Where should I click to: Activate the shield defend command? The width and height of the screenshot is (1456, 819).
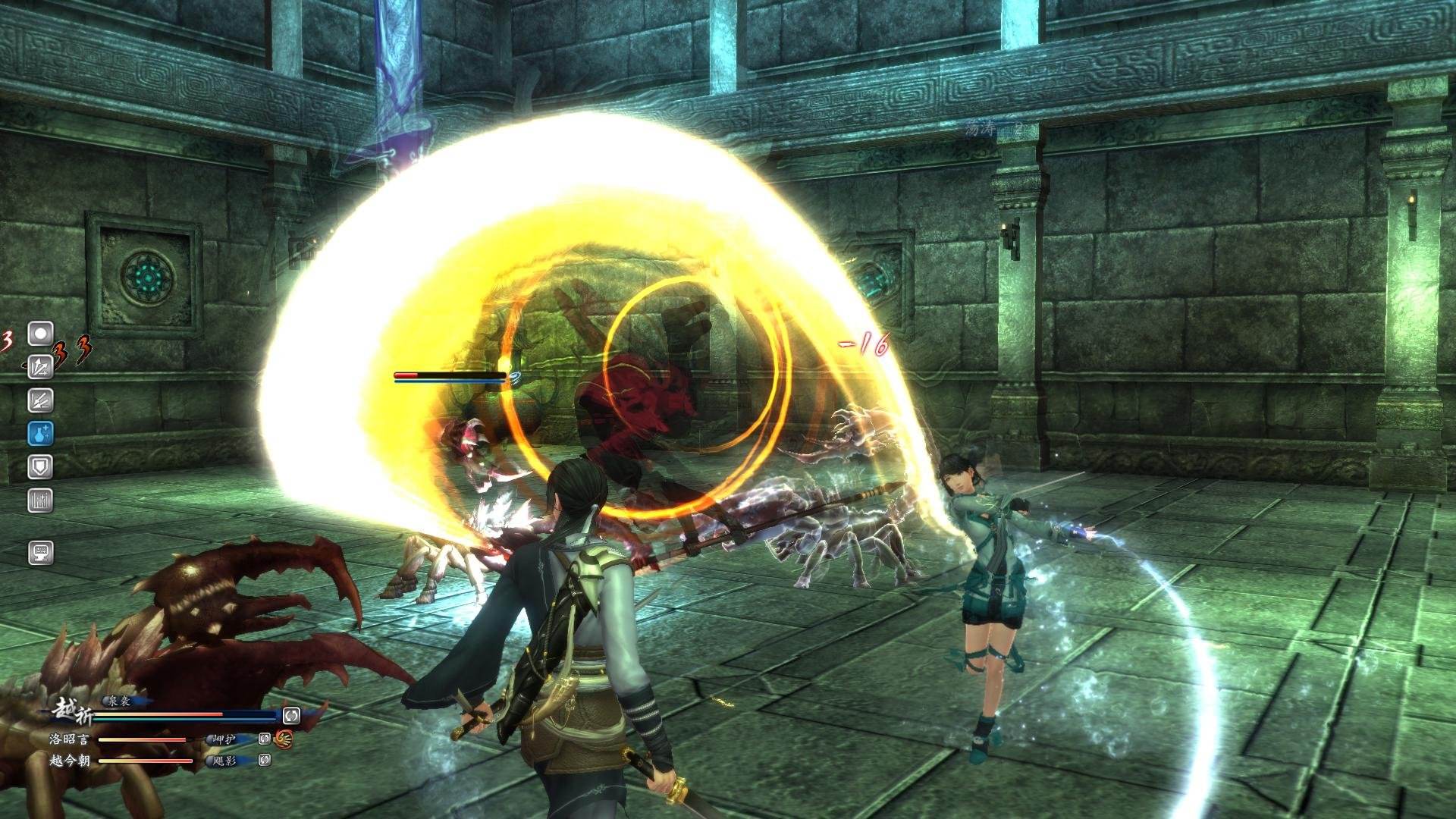tap(40, 466)
